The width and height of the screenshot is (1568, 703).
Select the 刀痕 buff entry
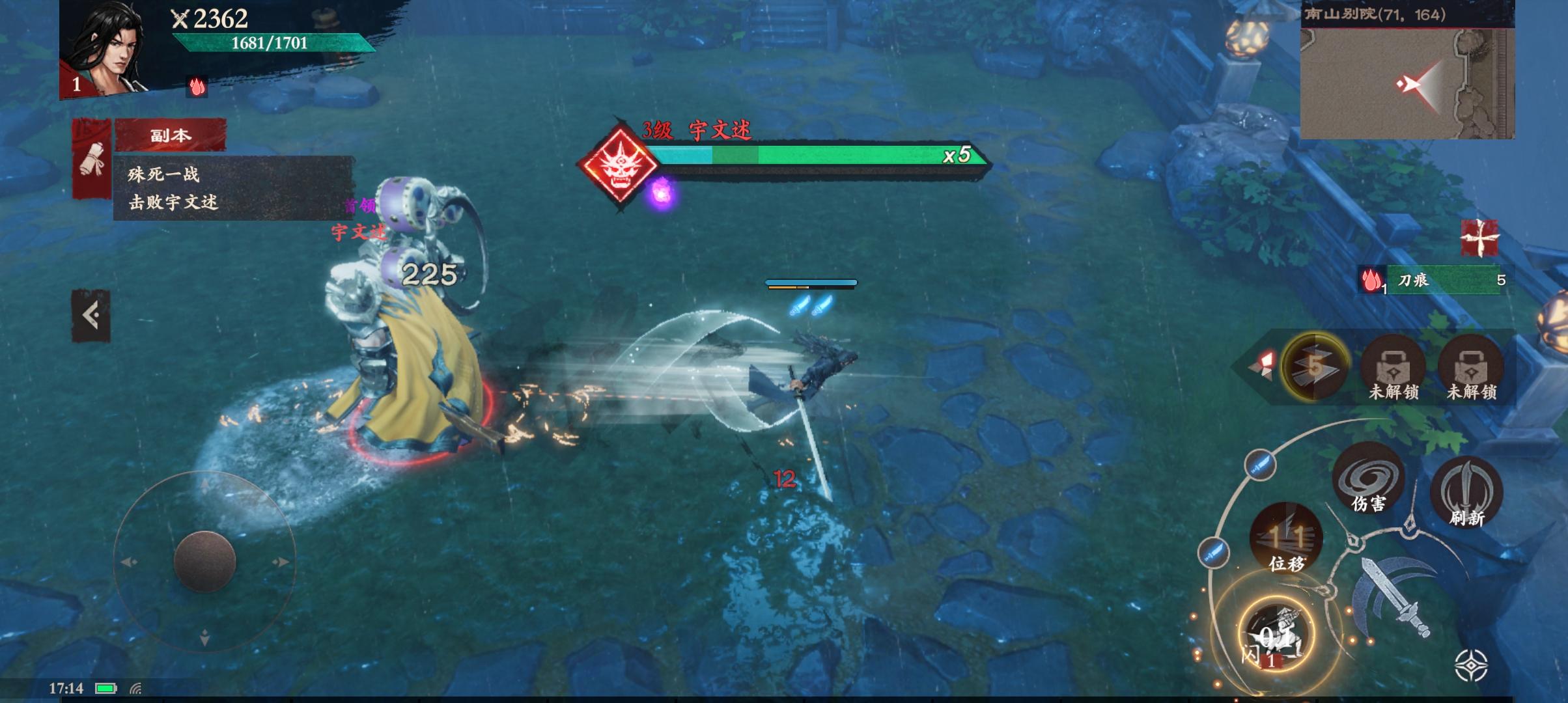[x=1433, y=281]
